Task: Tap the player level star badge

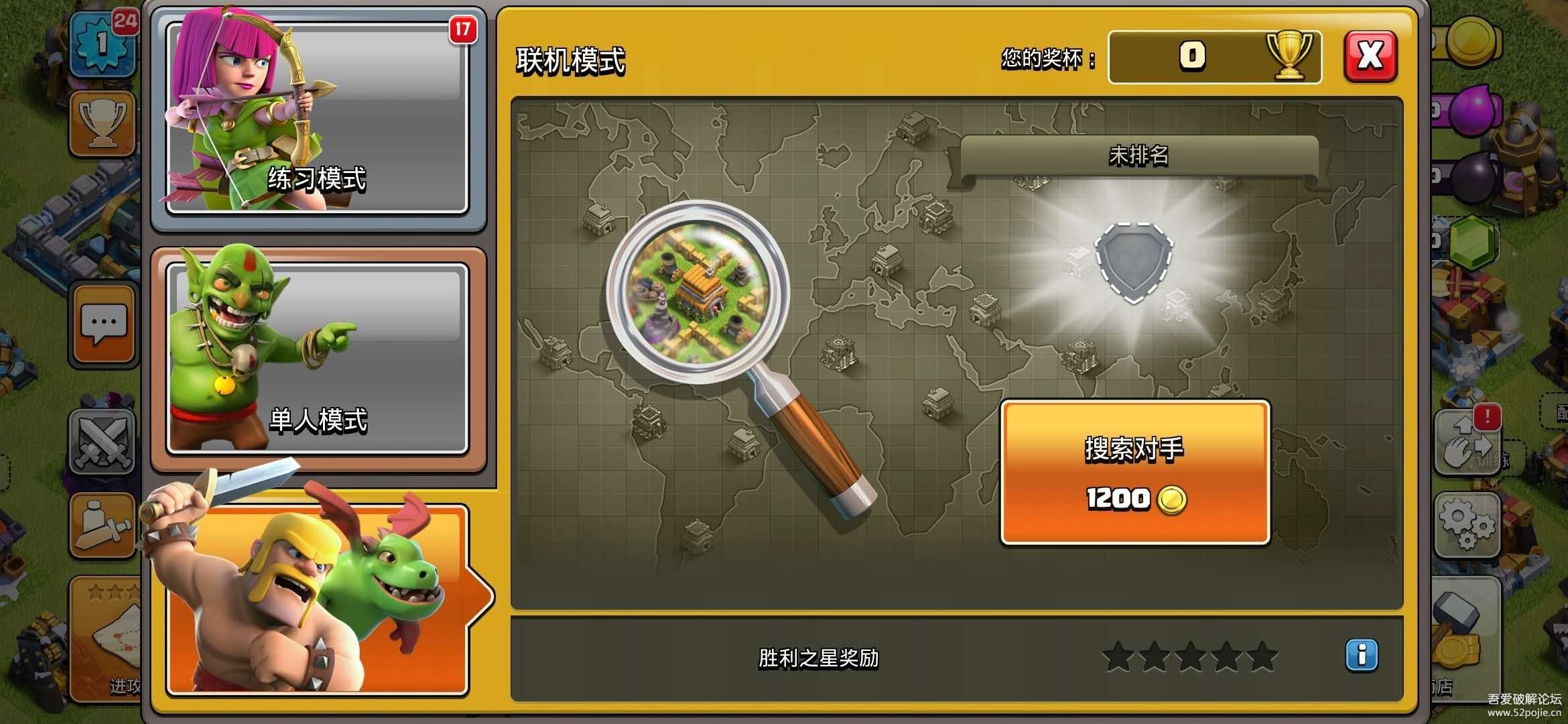Action: click(103, 44)
